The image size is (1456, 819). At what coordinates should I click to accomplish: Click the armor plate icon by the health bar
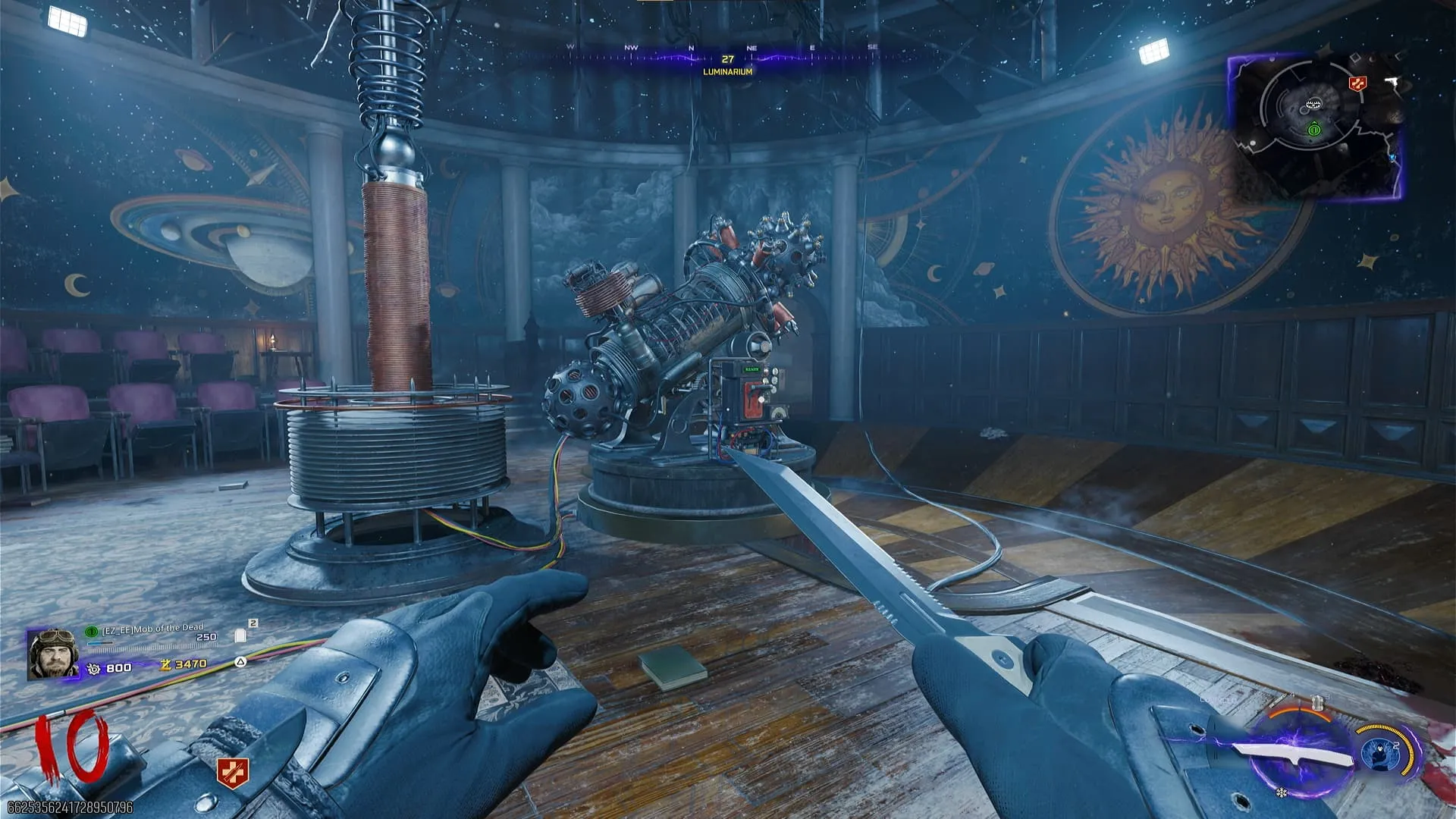coord(240,635)
